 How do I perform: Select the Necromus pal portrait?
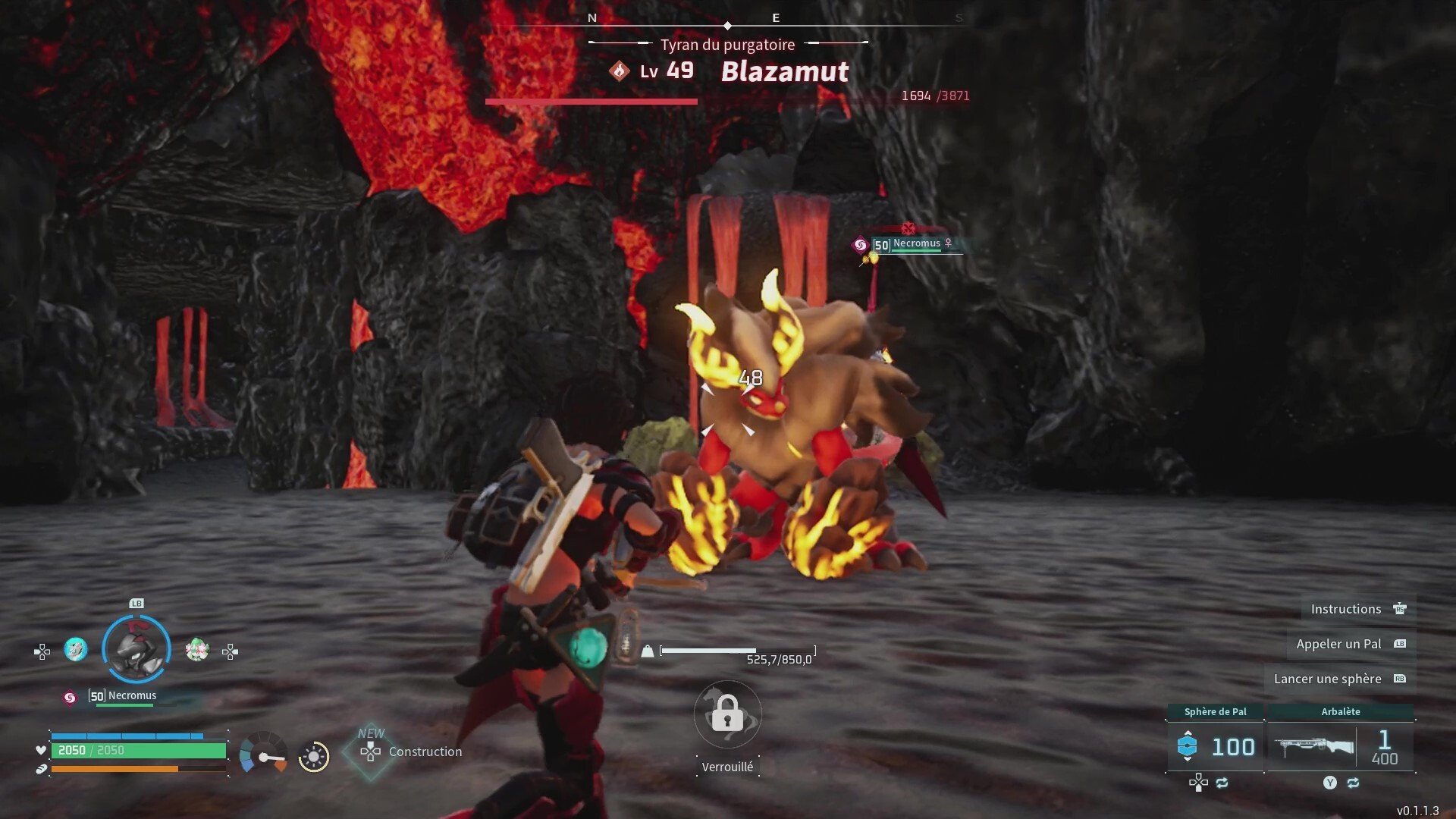pos(136,649)
